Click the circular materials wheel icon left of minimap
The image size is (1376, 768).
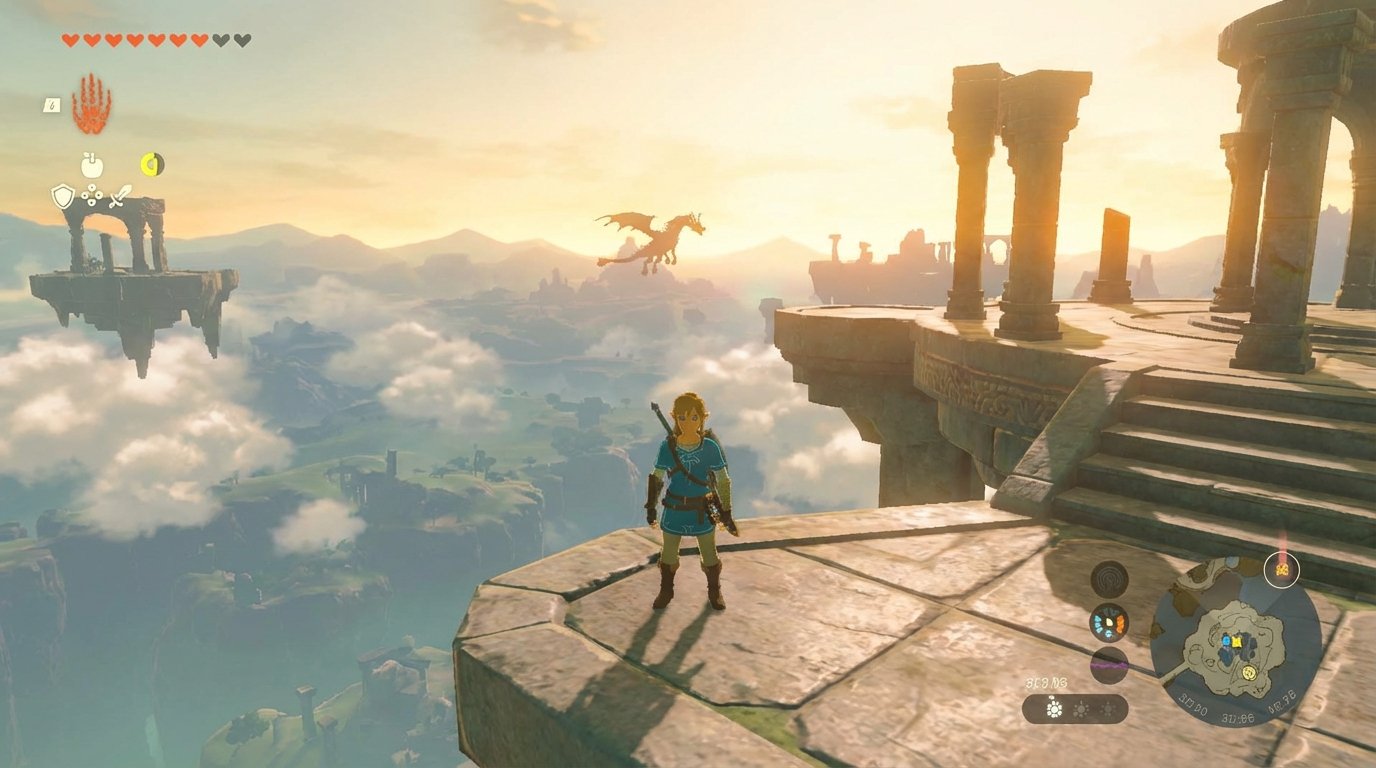[x=1108, y=620]
